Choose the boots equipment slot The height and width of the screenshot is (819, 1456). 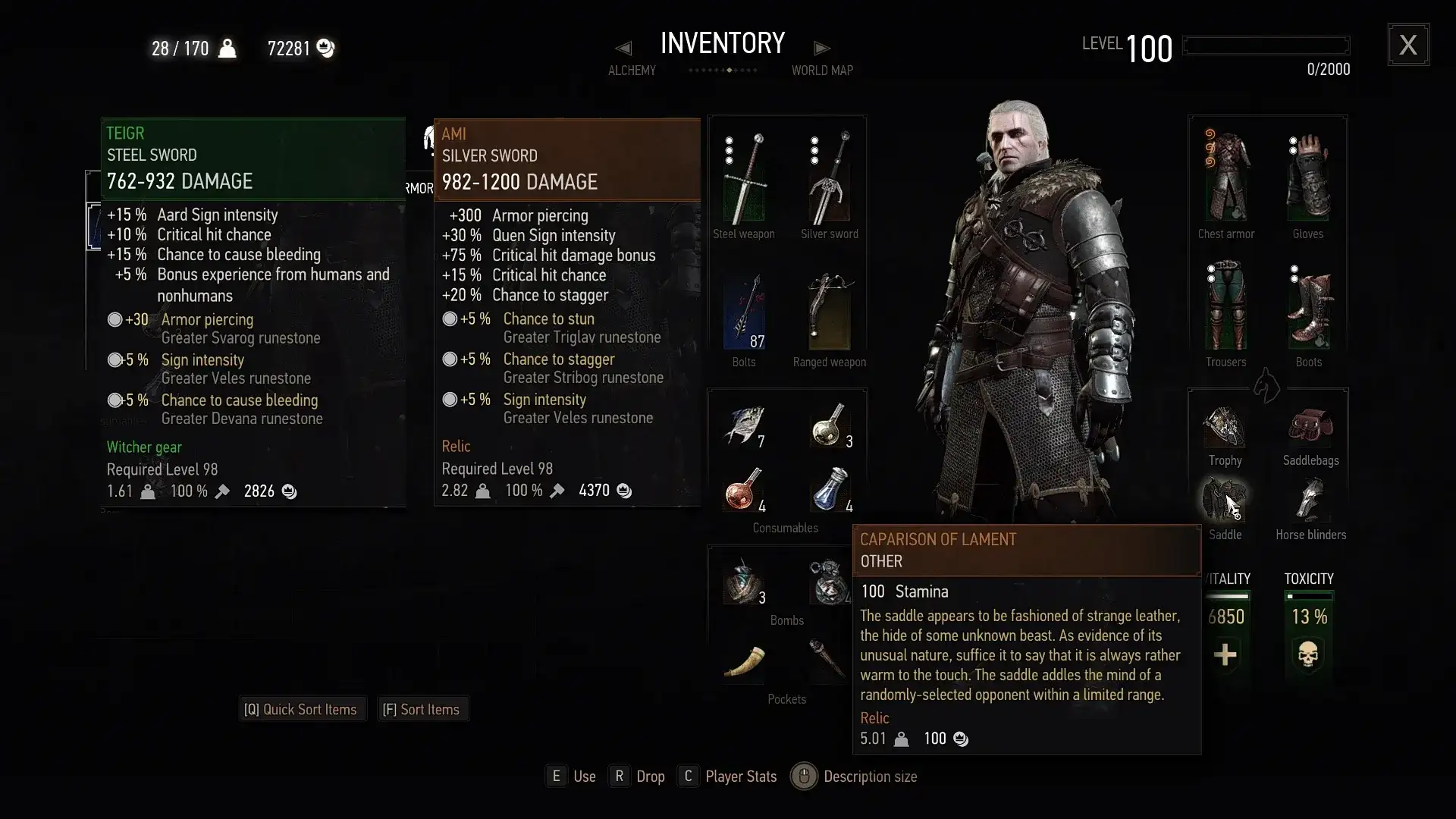(1308, 307)
